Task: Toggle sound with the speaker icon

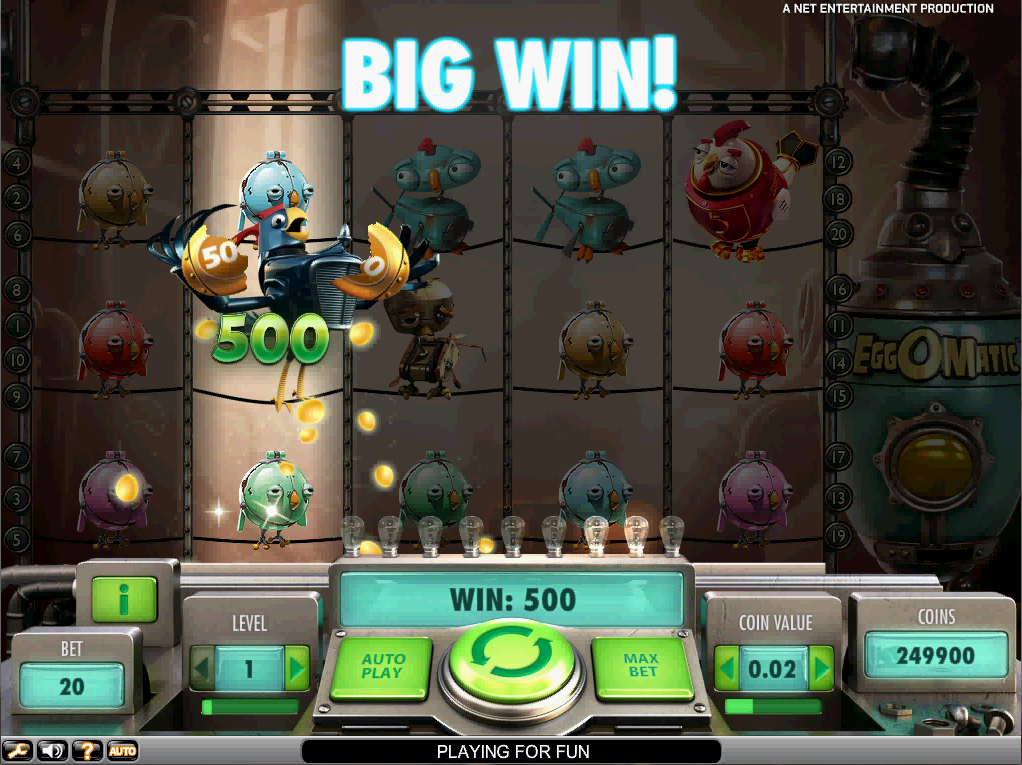Action: 52,750
